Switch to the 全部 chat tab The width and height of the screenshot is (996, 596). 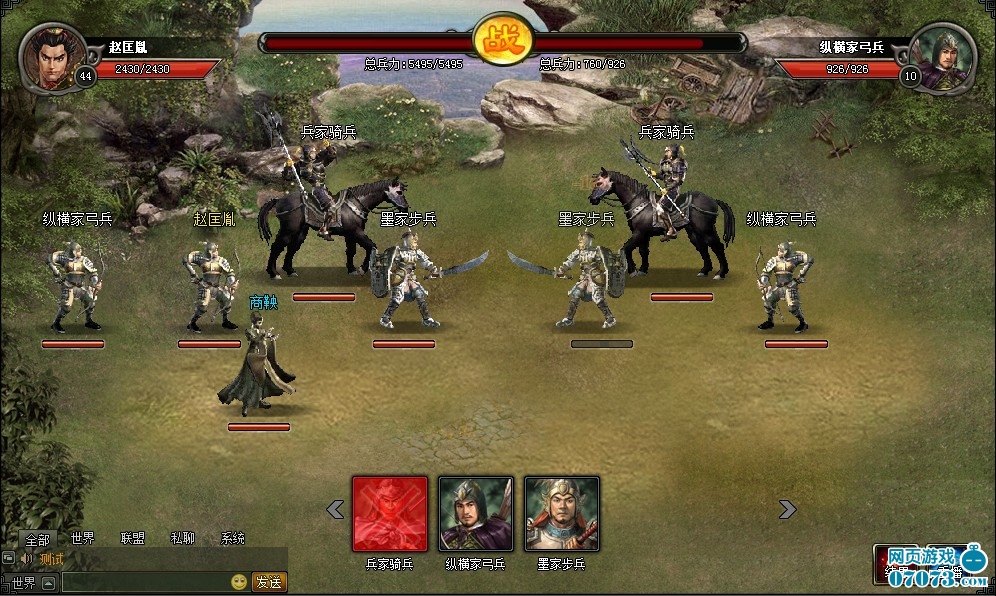coord(37,539)
